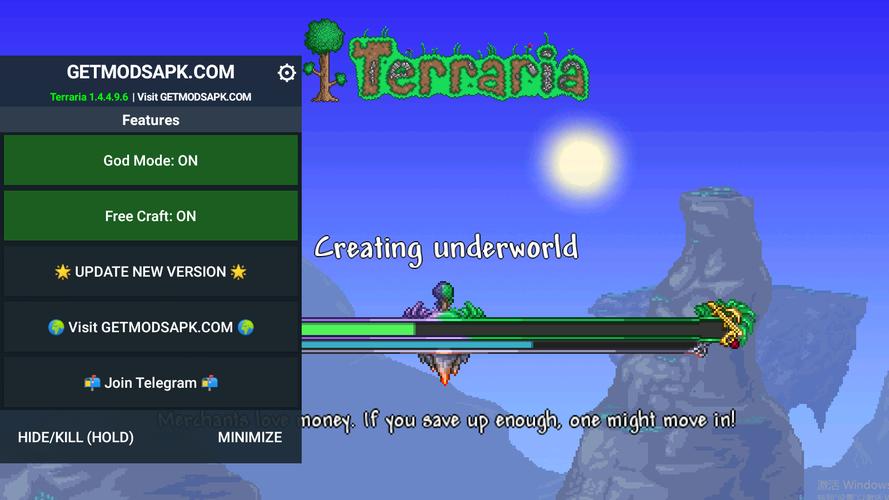Image resolution: width=889 pixels, height=500 pixels.
Task: Toggle the Free Craft: ON button
Action: click(151, 216)
